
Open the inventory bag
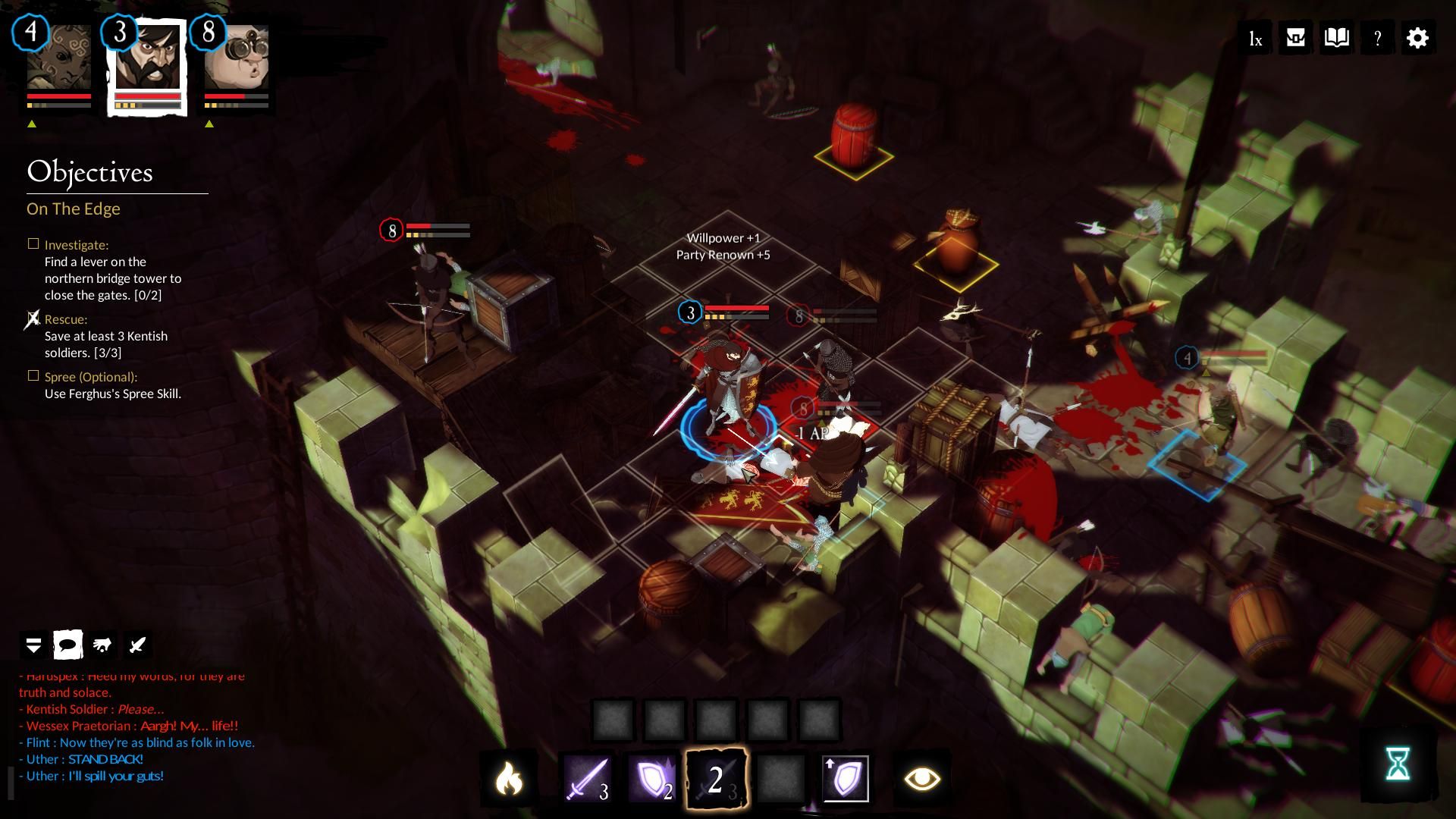tap(1296, 38)
